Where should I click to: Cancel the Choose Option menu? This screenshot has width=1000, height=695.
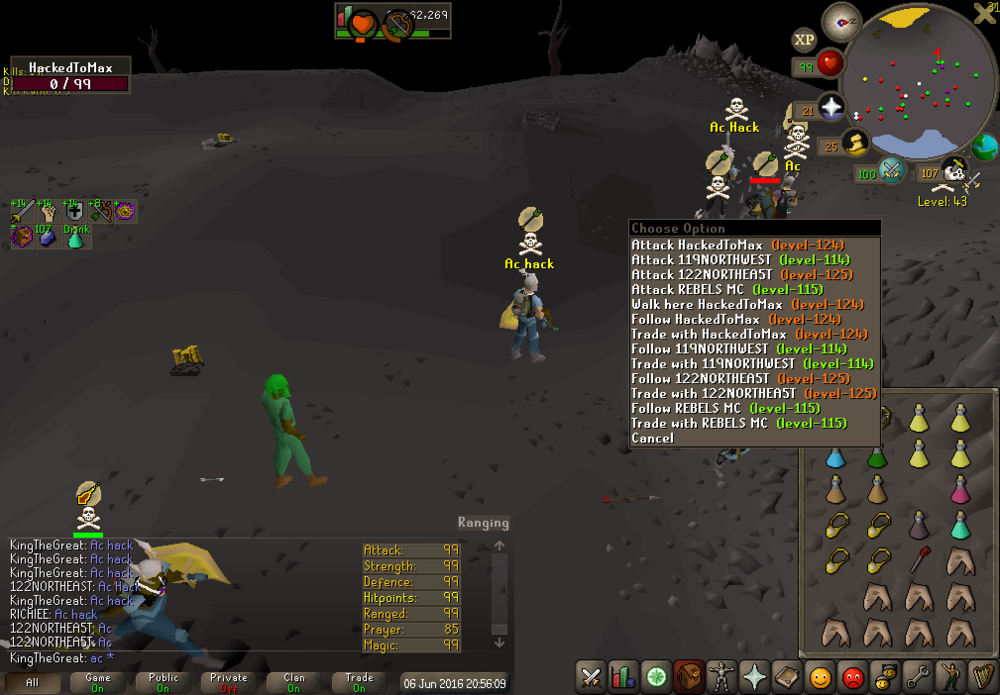(x=652, y=438)
